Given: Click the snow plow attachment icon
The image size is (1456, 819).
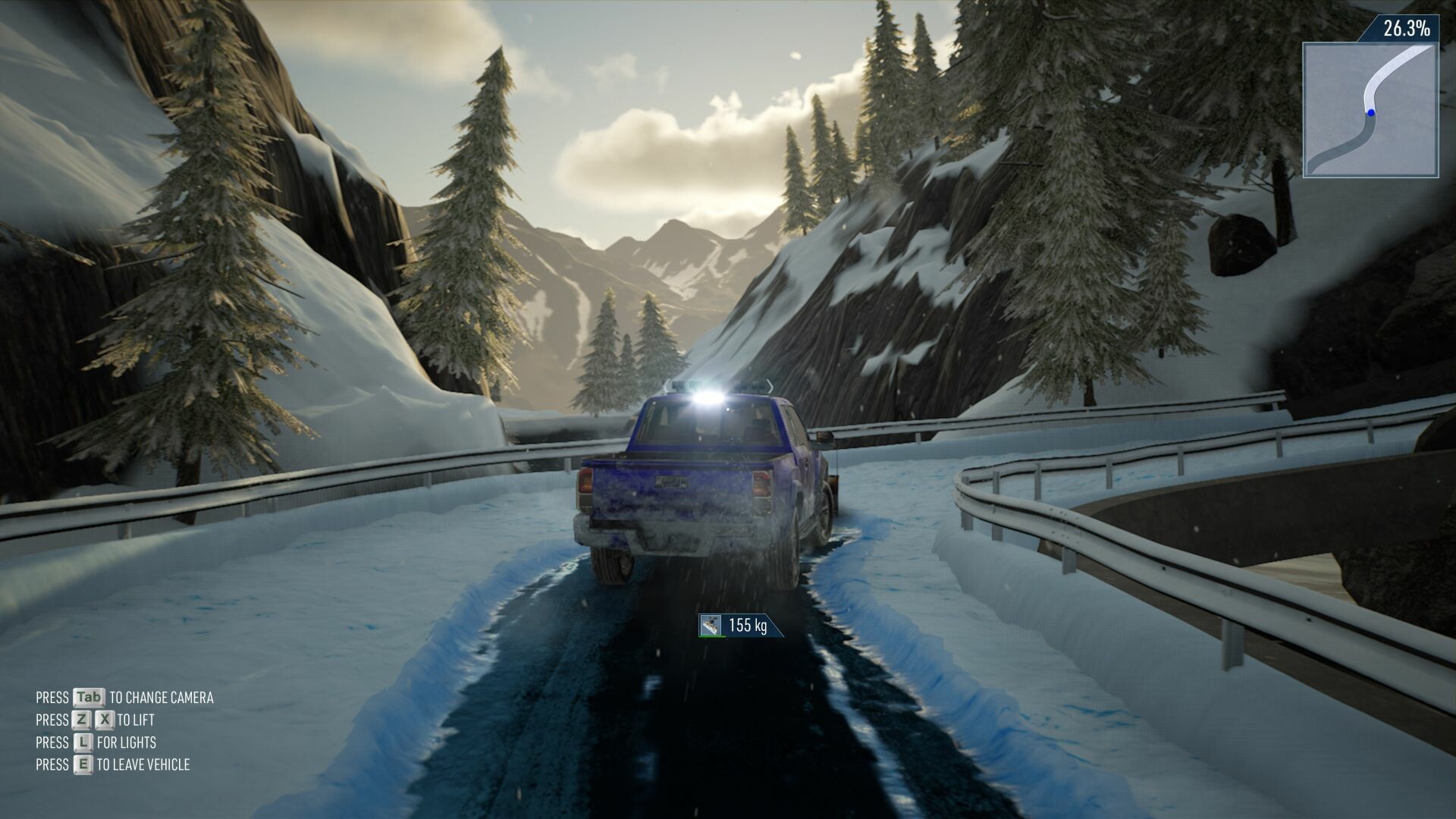Looking at the screenshot, I should point(711,626).
